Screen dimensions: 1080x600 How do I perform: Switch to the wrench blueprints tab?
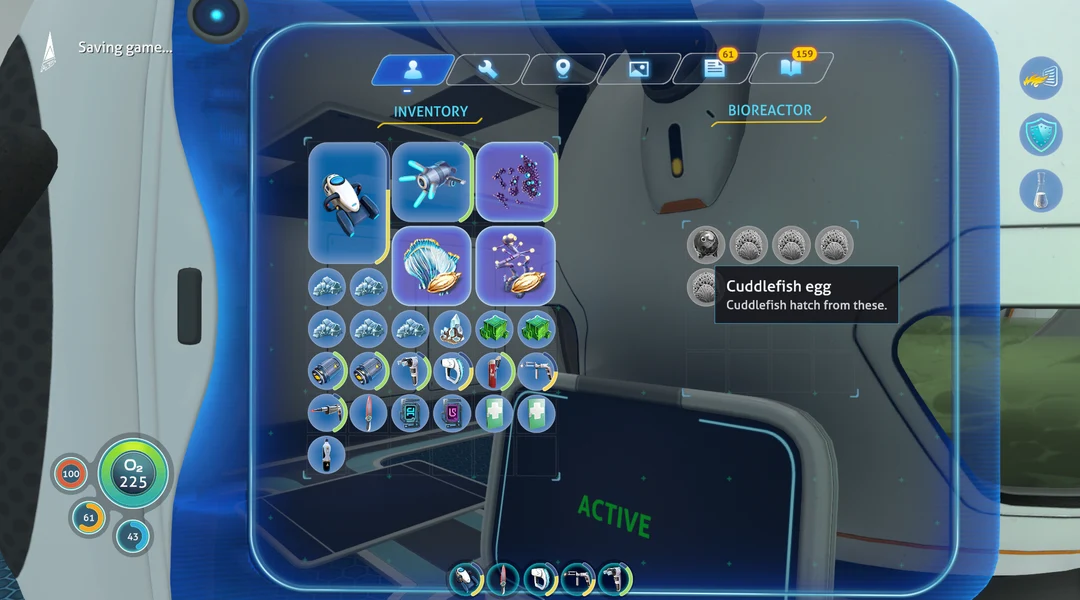[487, 69]
